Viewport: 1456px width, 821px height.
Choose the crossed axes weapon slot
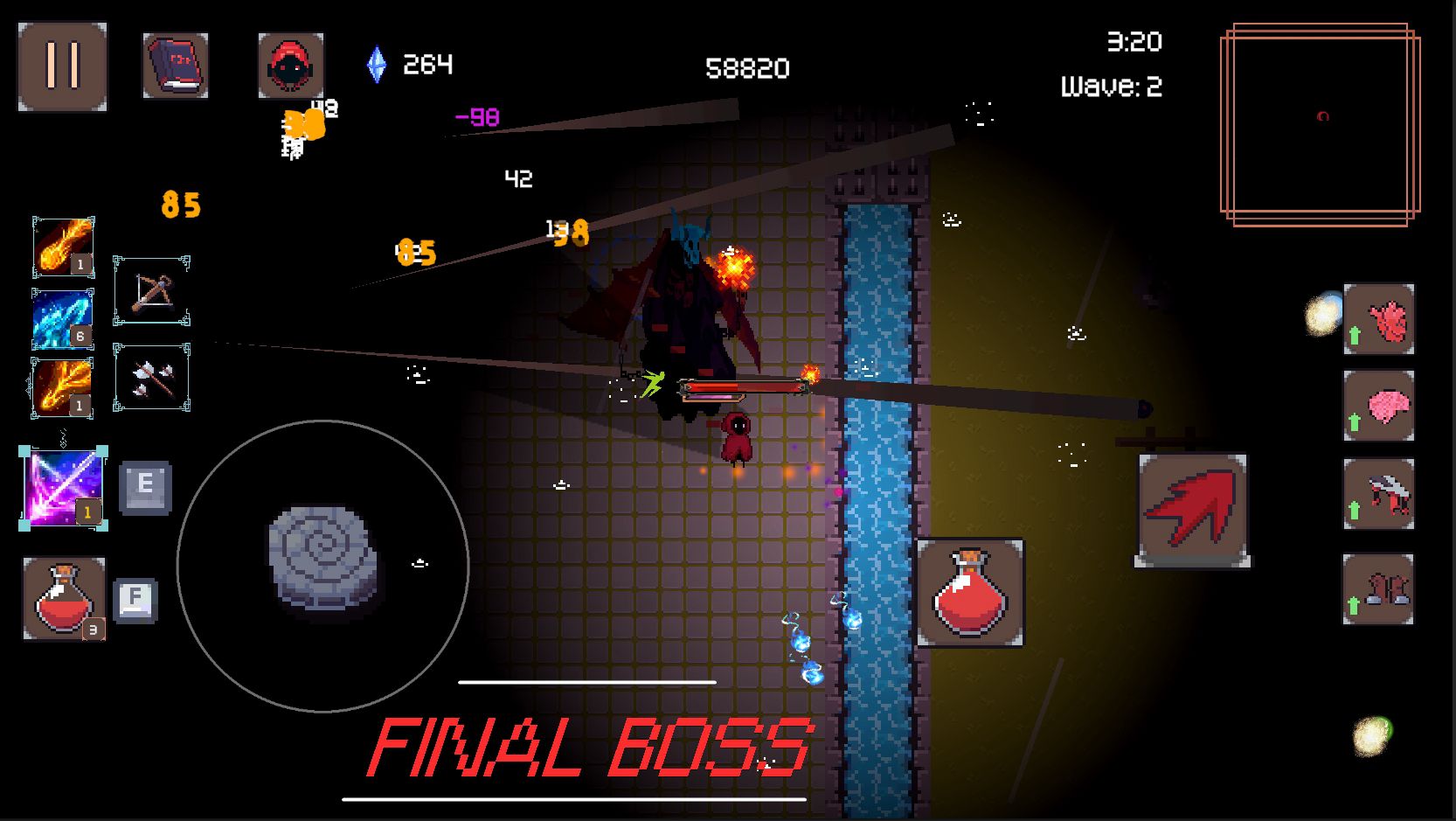151,378
